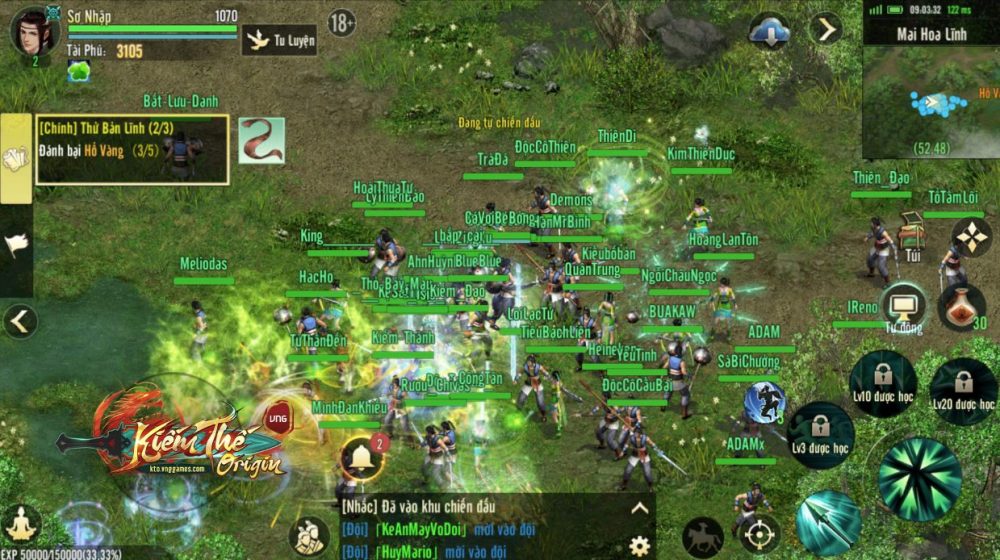Tap the locked Lv10 skill slot

click(882, 383)
